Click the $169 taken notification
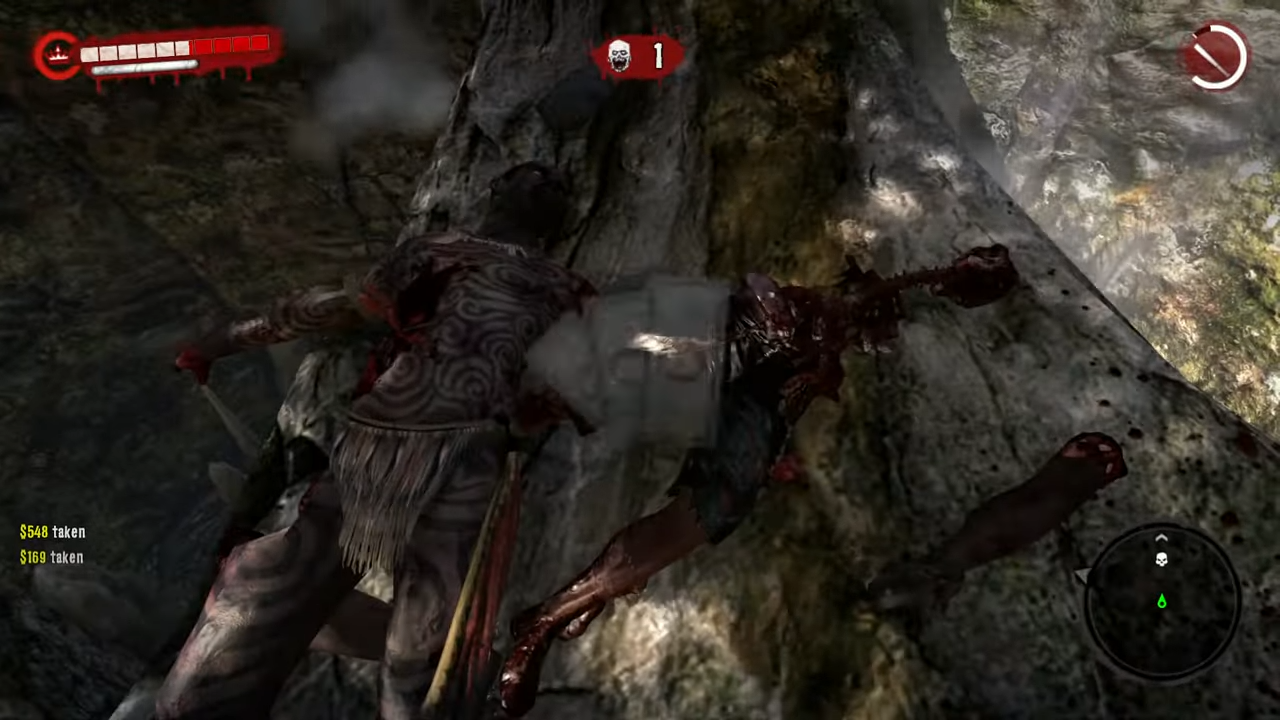The image size is (1280, 720). pyautogui.click(x=51, y=557)
